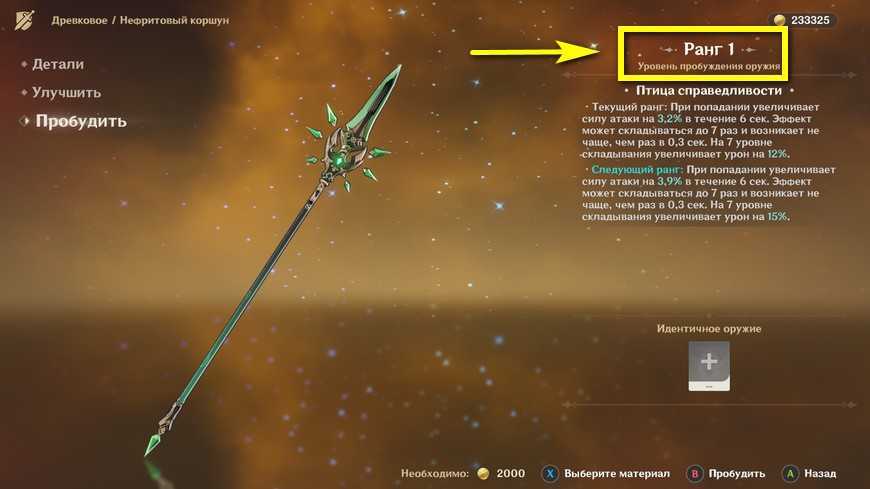
Task: Open the Детали tab
Action: click(x=58, y=64)
